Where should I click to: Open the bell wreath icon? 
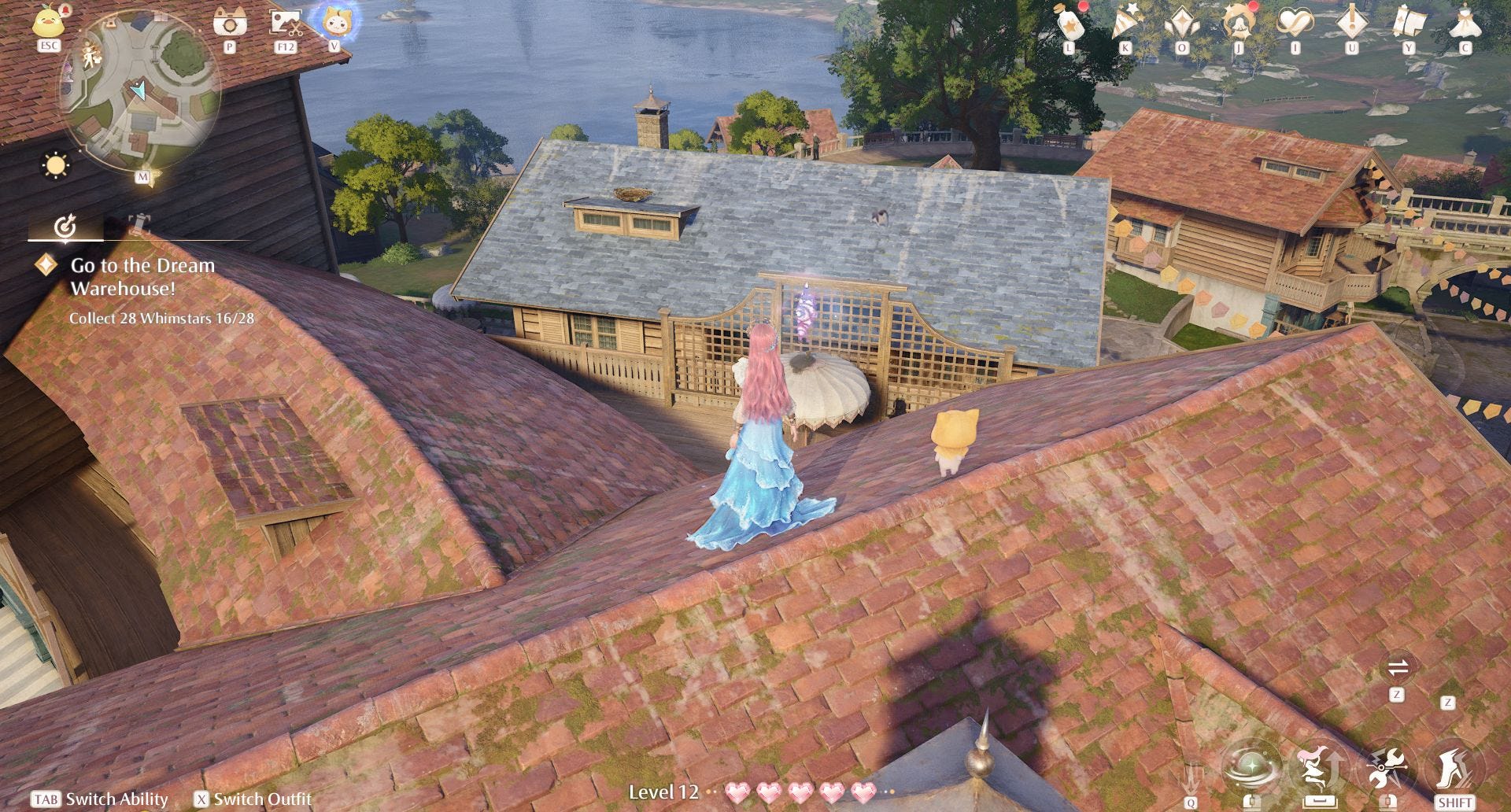pos(1239,22)
